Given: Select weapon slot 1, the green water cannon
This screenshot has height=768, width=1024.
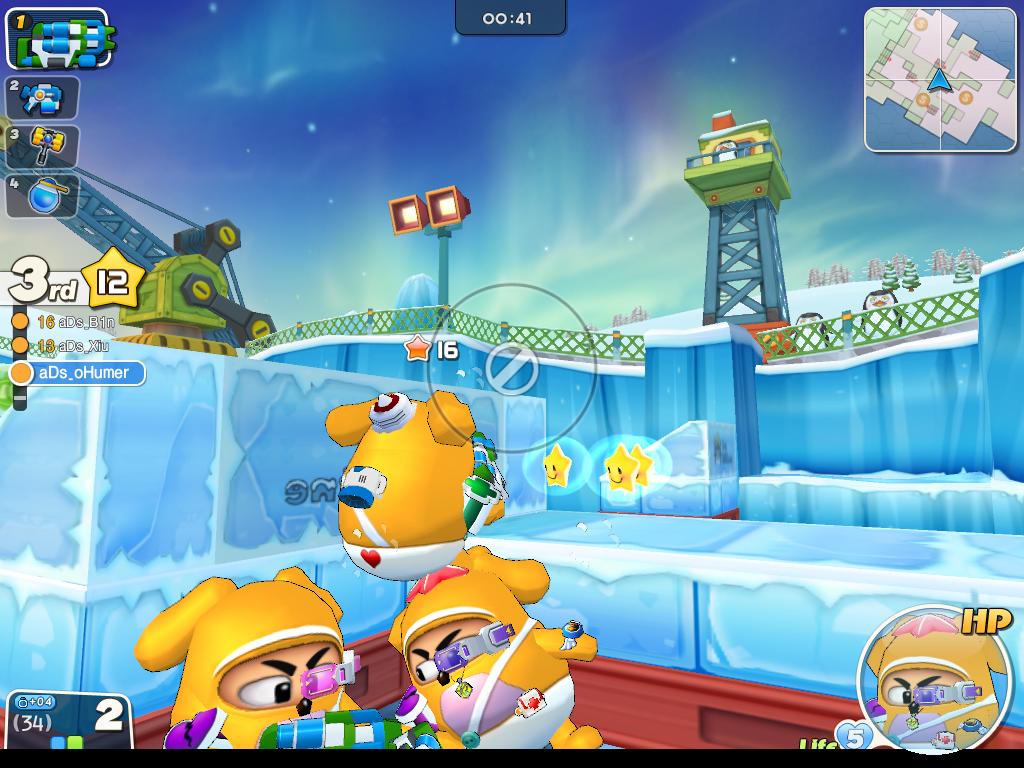Looking at the screenshot, I should (58, 39).
